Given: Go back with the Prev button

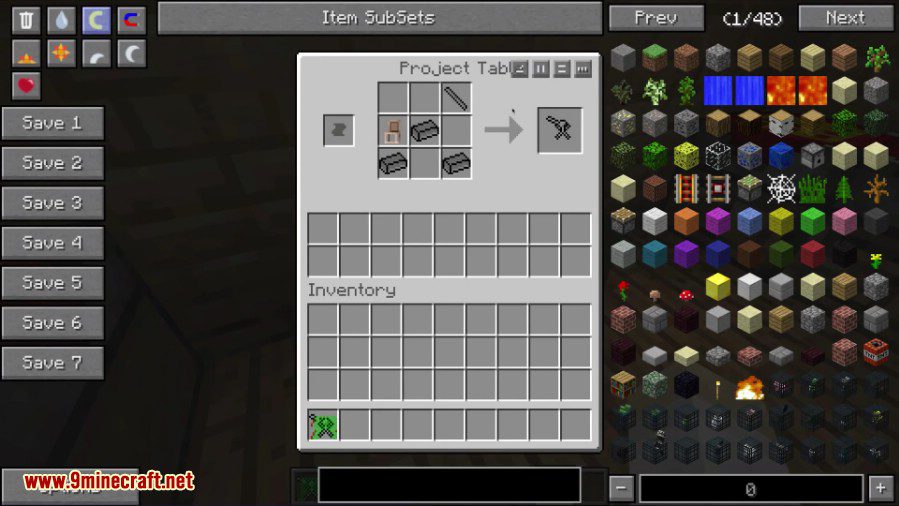Looking at the screenshot, I should coord(655,18).
